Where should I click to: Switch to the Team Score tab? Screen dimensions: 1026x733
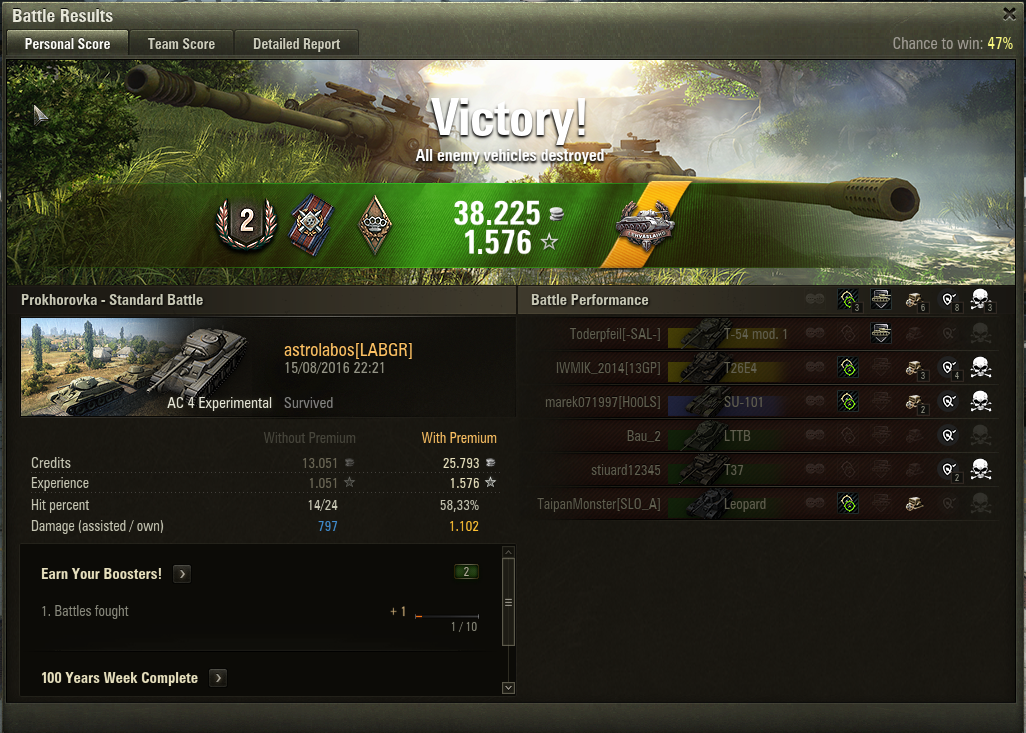tap(181, 44)
